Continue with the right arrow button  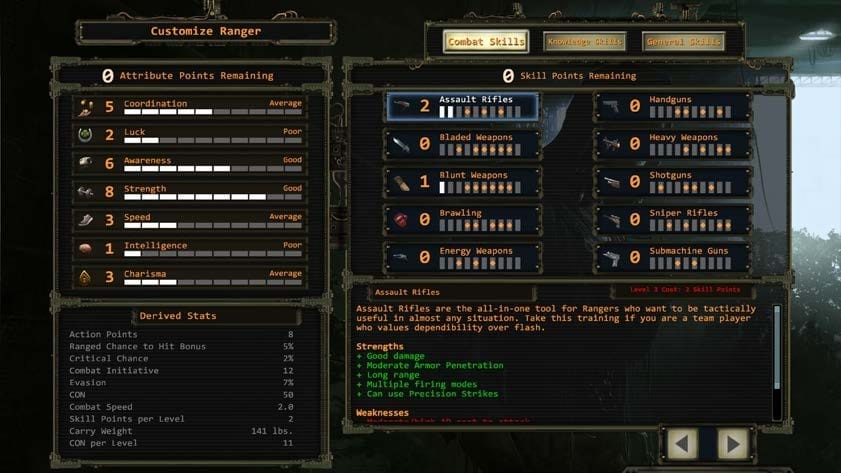tap(734, 443)
